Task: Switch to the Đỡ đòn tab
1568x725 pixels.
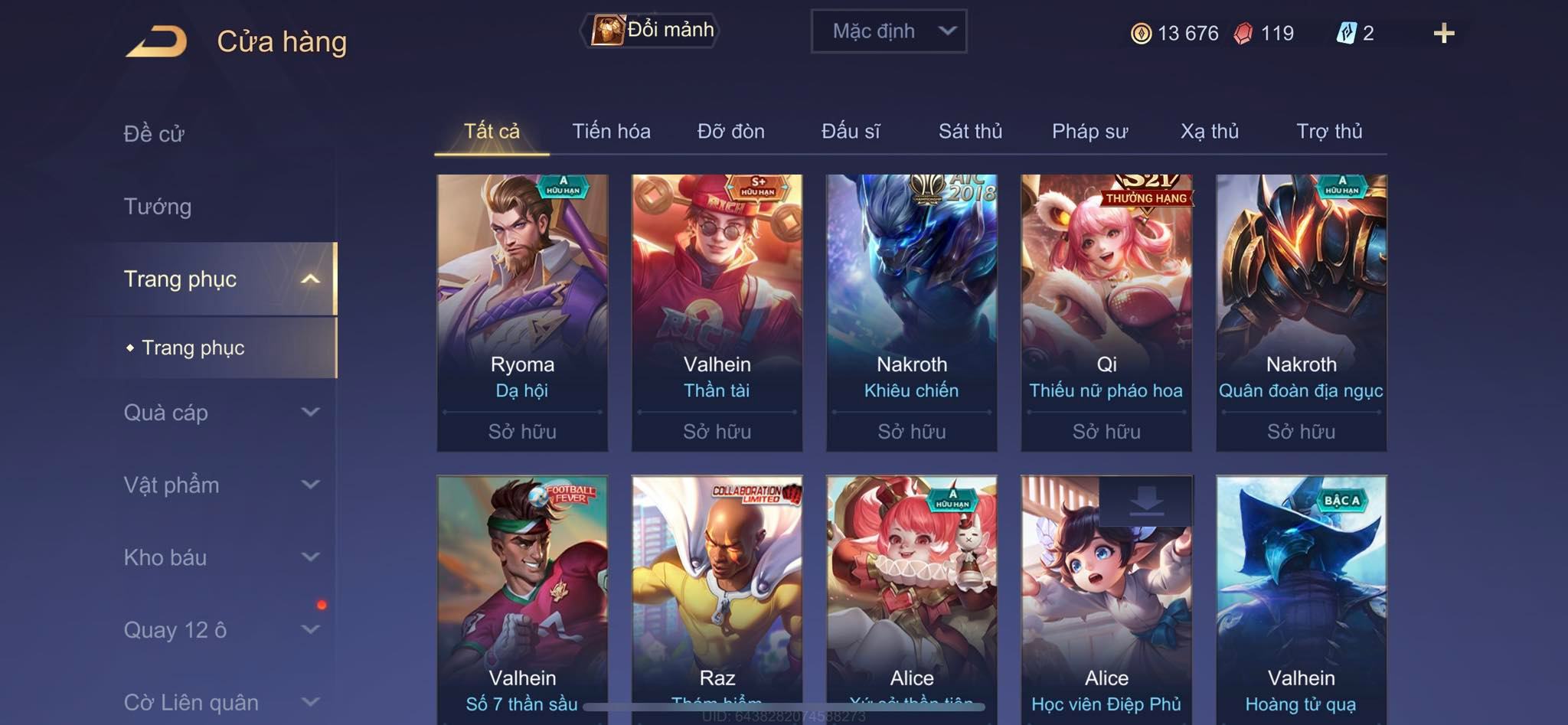Action: click(730, 132)
